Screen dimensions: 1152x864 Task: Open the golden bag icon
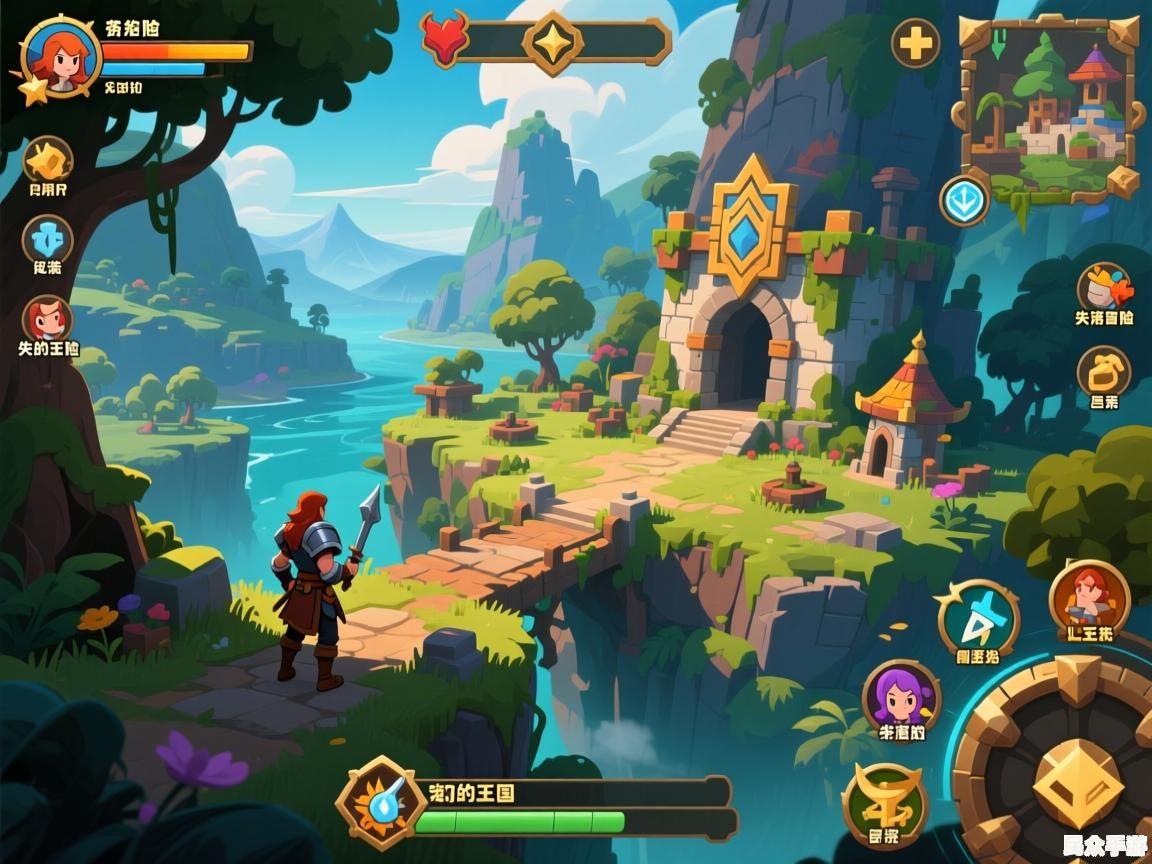[x=1103, y=372]
